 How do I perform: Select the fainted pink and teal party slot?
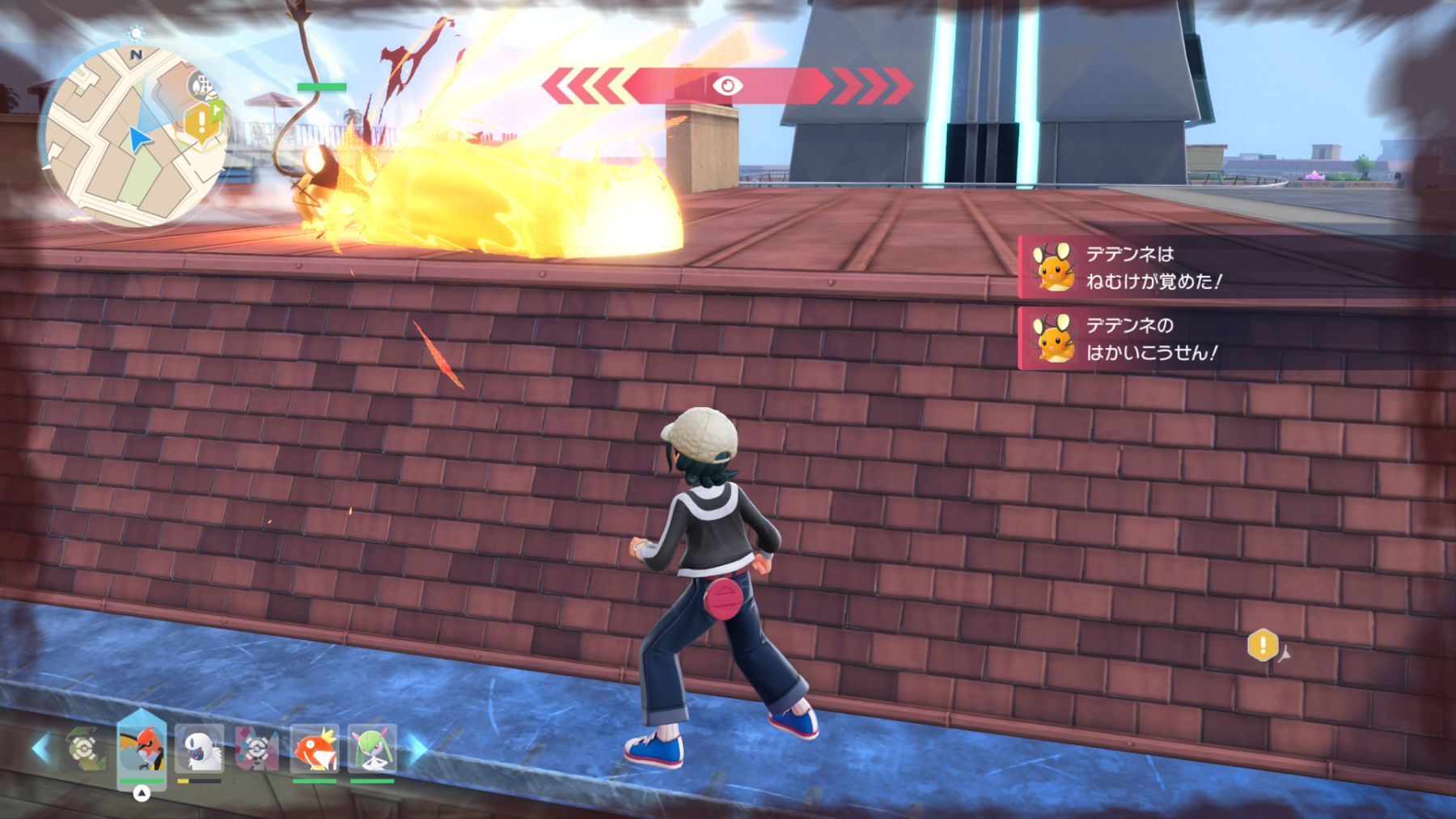[256, 749]
